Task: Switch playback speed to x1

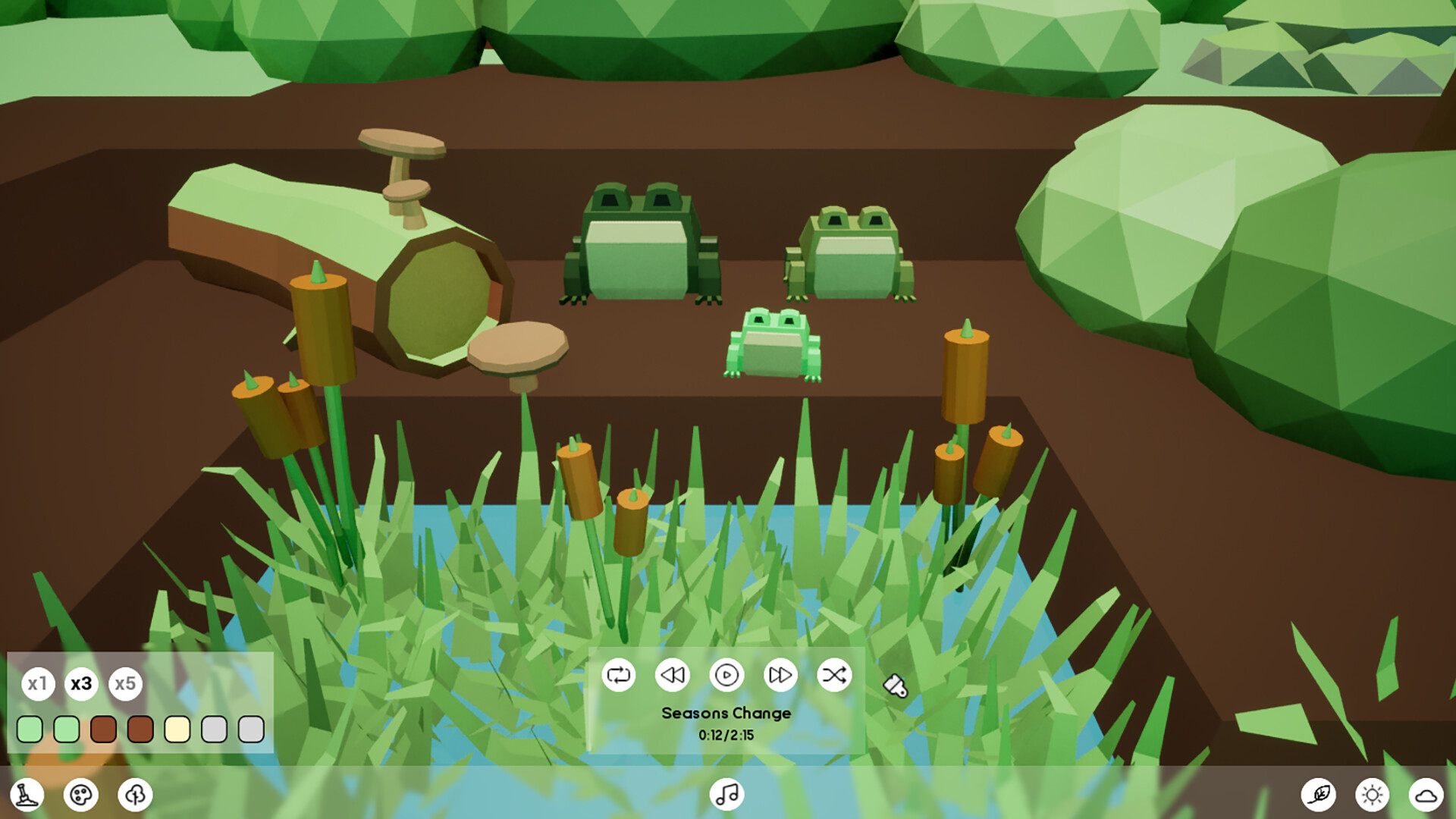Action: [x=38, y=683]
